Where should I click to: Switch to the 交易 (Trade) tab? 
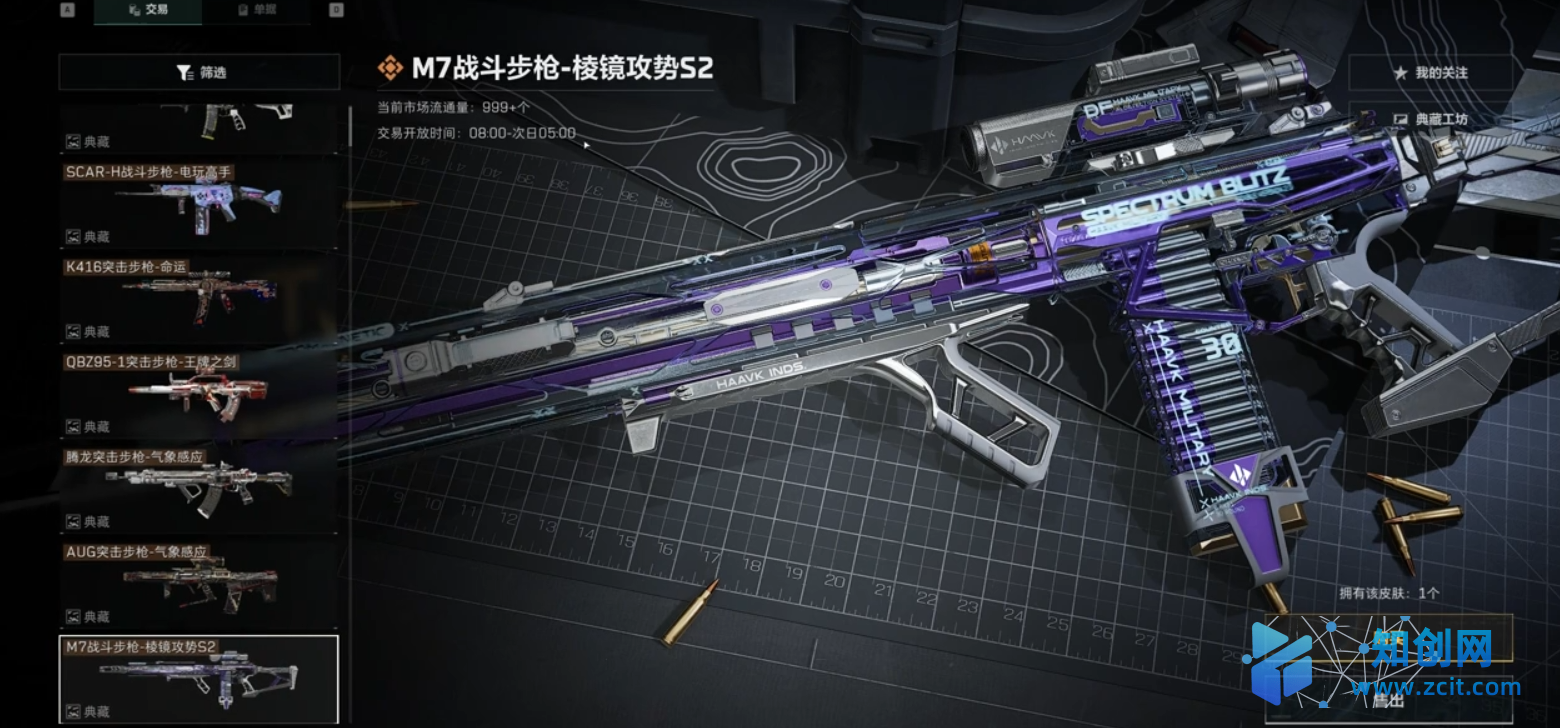pos(148,10)
